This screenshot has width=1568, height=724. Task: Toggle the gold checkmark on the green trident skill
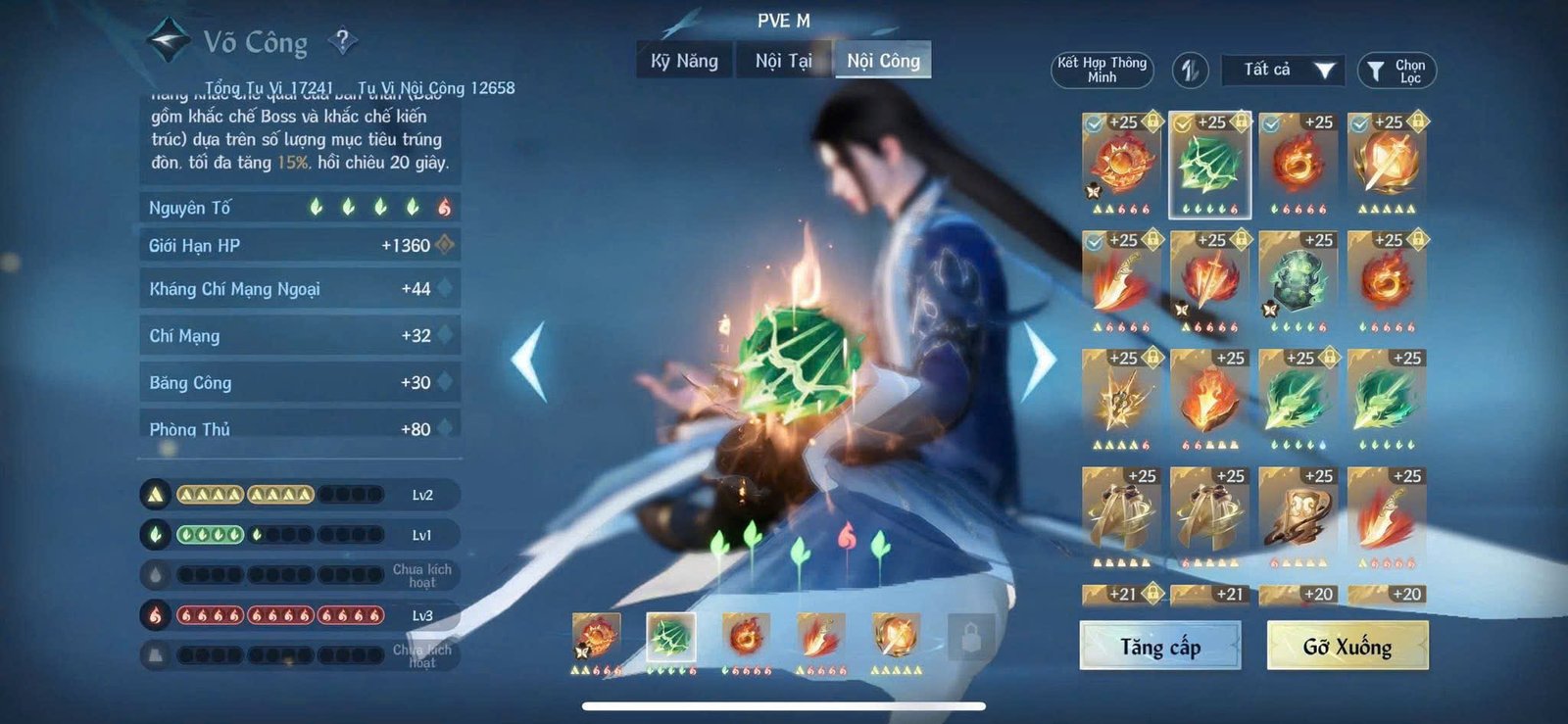click(1182, 124)
